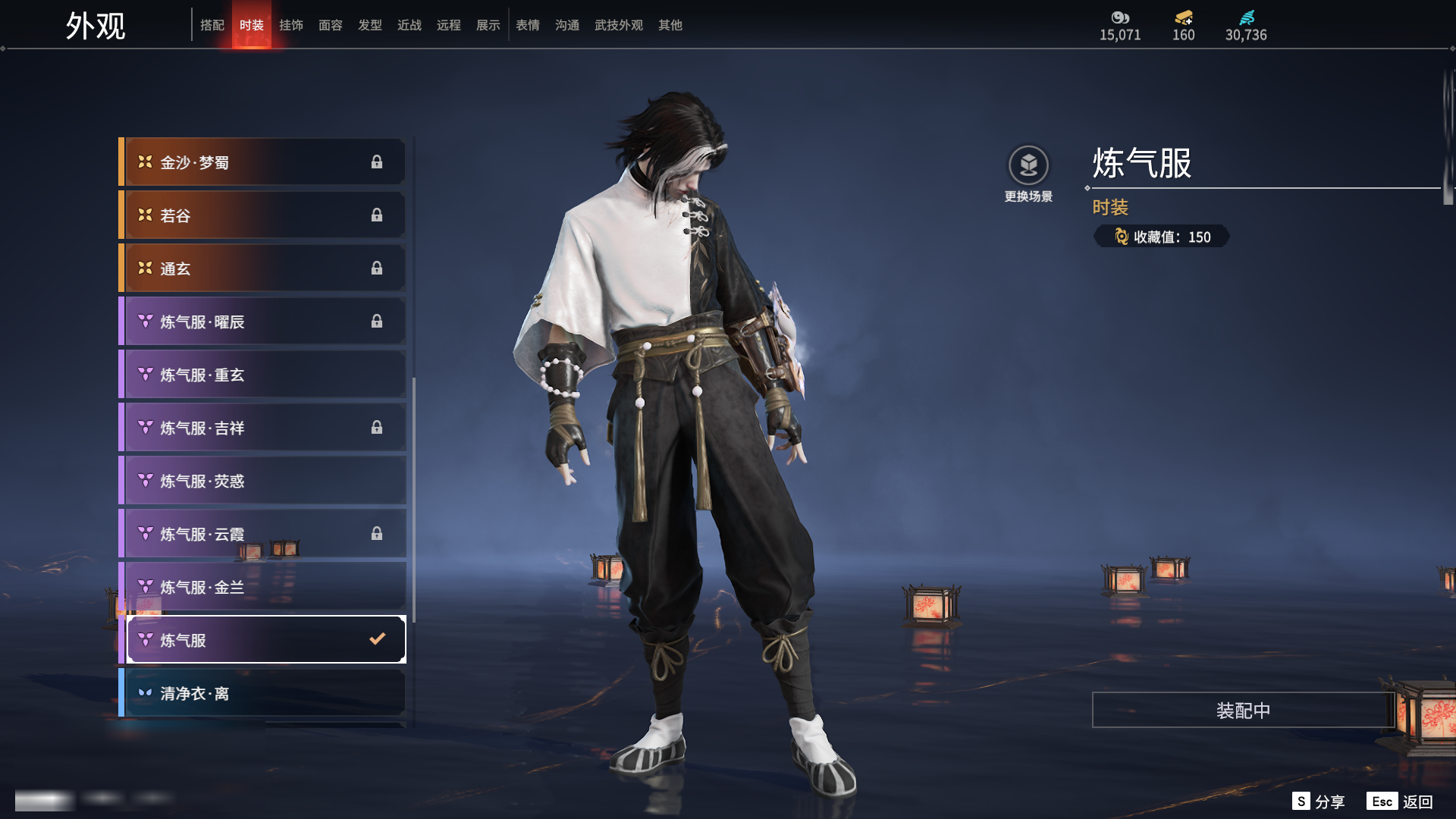The image size is (1456, 819).
Task: Pick the 通玄 outfit
Action: (262, 268)
